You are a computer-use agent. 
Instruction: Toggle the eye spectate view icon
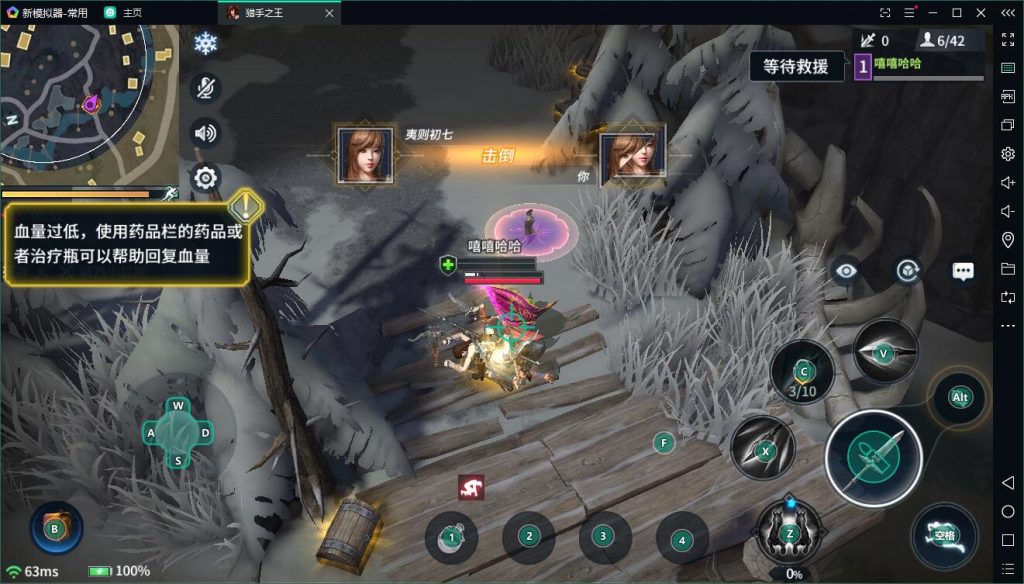(x=846, y=270)
